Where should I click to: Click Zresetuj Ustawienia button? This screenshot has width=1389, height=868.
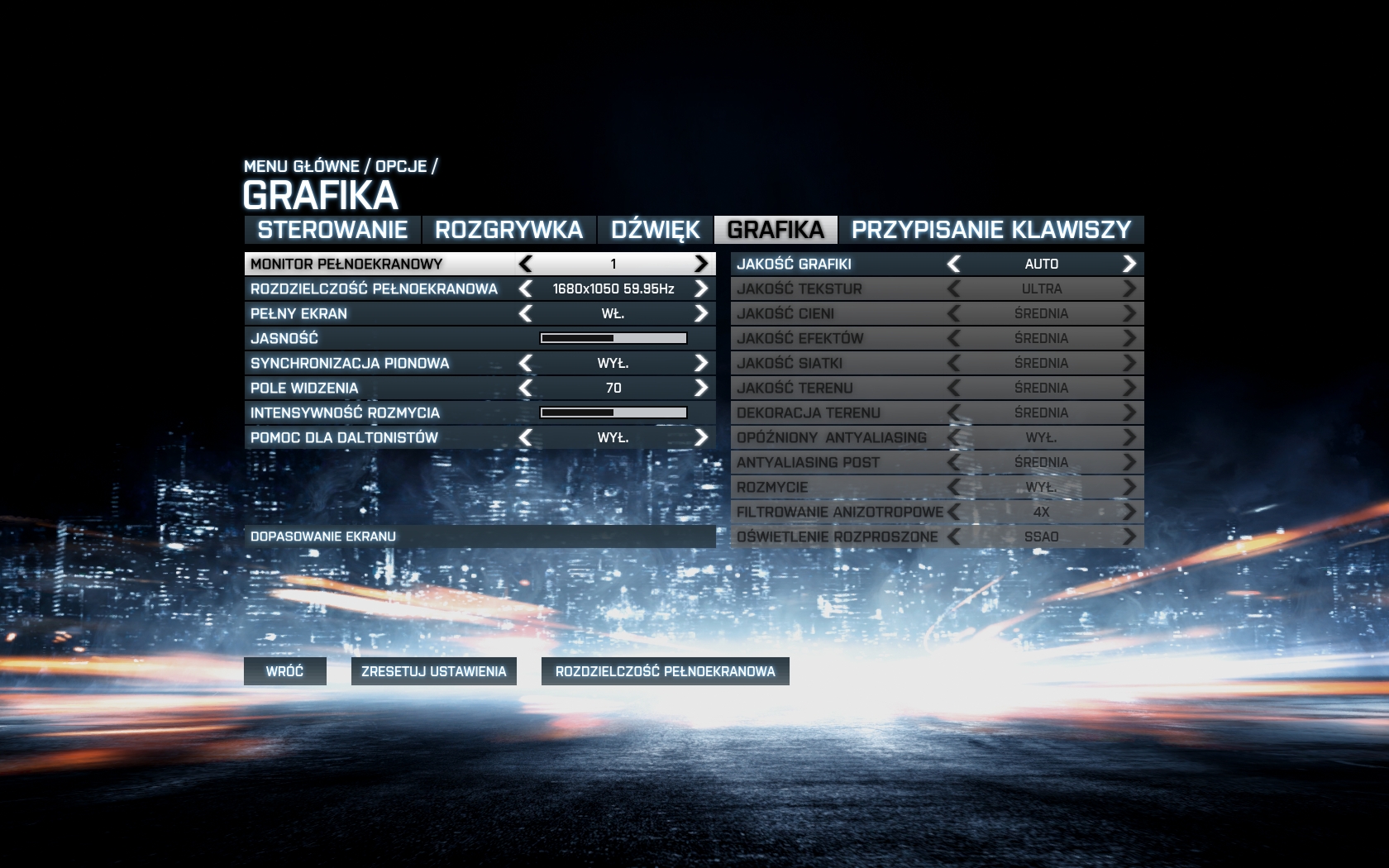433,671
